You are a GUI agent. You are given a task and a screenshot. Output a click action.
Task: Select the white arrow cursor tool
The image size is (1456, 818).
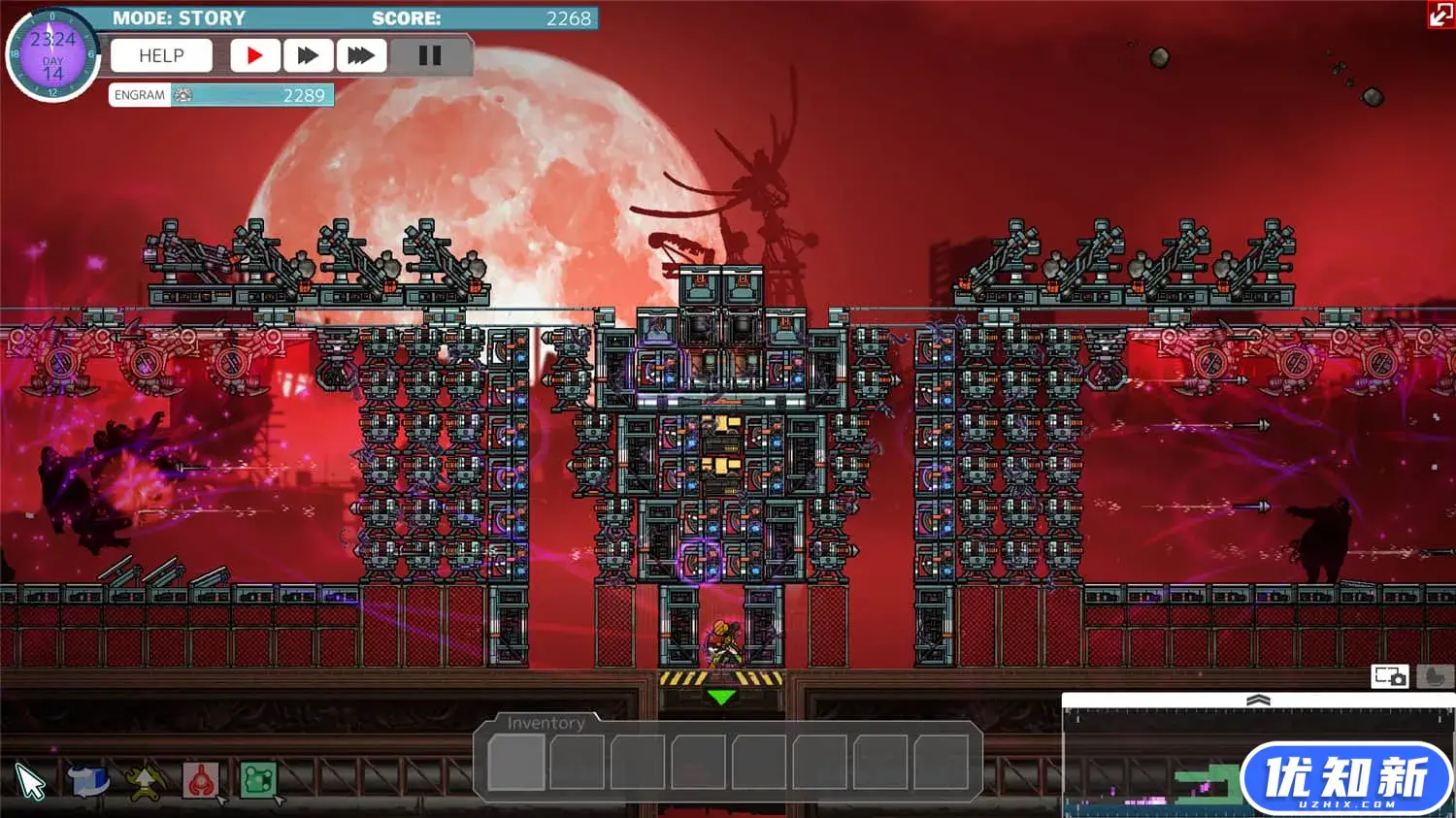(x=31, y=782)
